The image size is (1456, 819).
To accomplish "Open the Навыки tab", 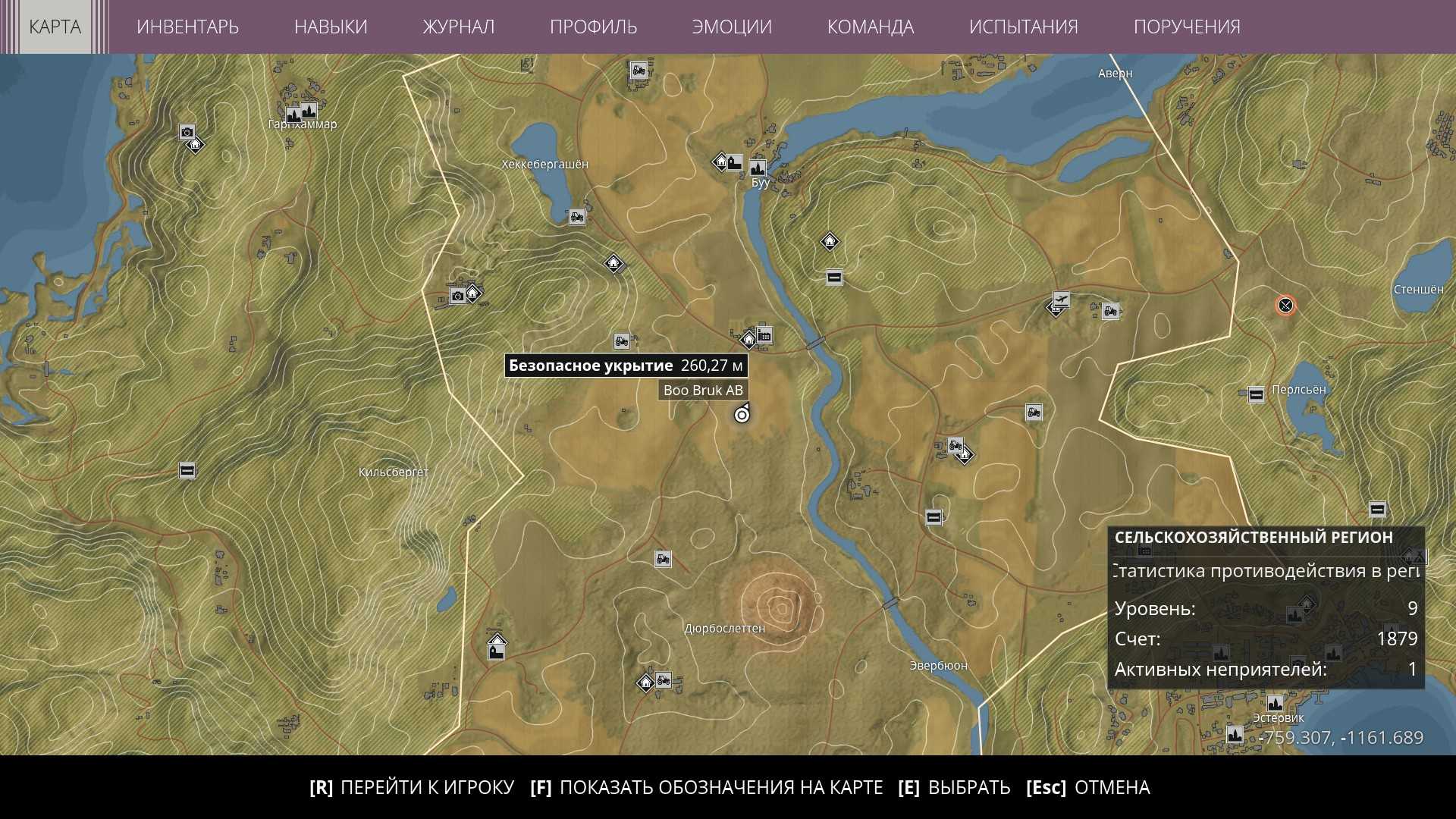I will [331, 27].
